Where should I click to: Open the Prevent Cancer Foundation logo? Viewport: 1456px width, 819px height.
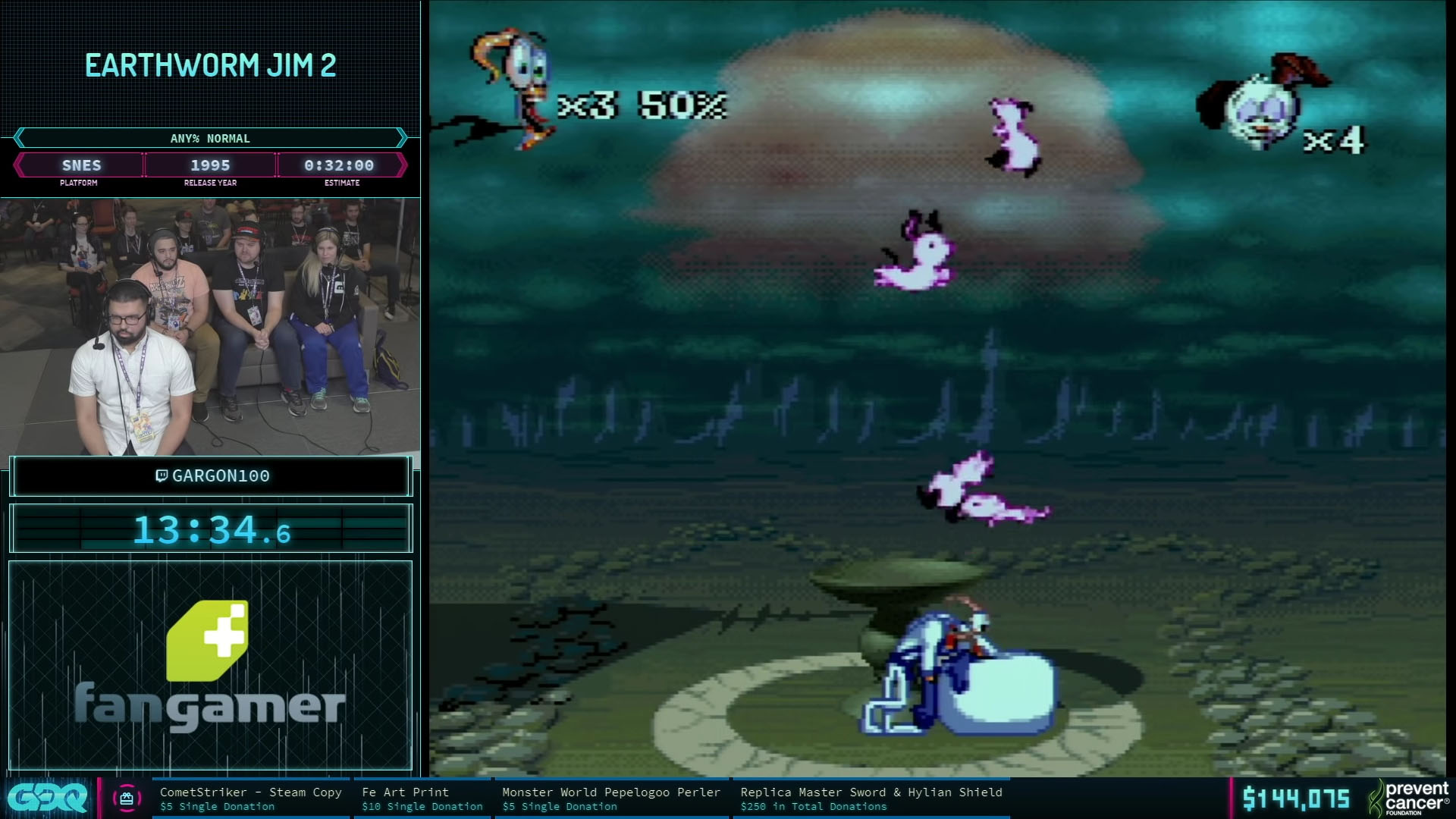point(1409,798)
